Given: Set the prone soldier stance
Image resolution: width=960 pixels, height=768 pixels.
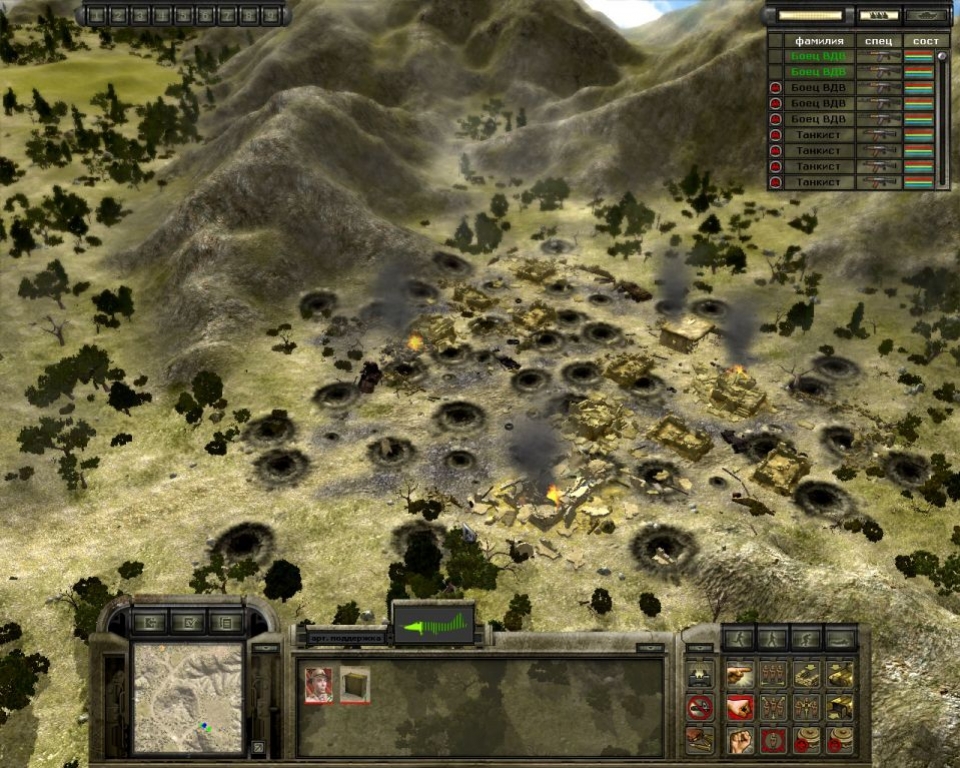Looking at the screenshot, I should [840, 637].
